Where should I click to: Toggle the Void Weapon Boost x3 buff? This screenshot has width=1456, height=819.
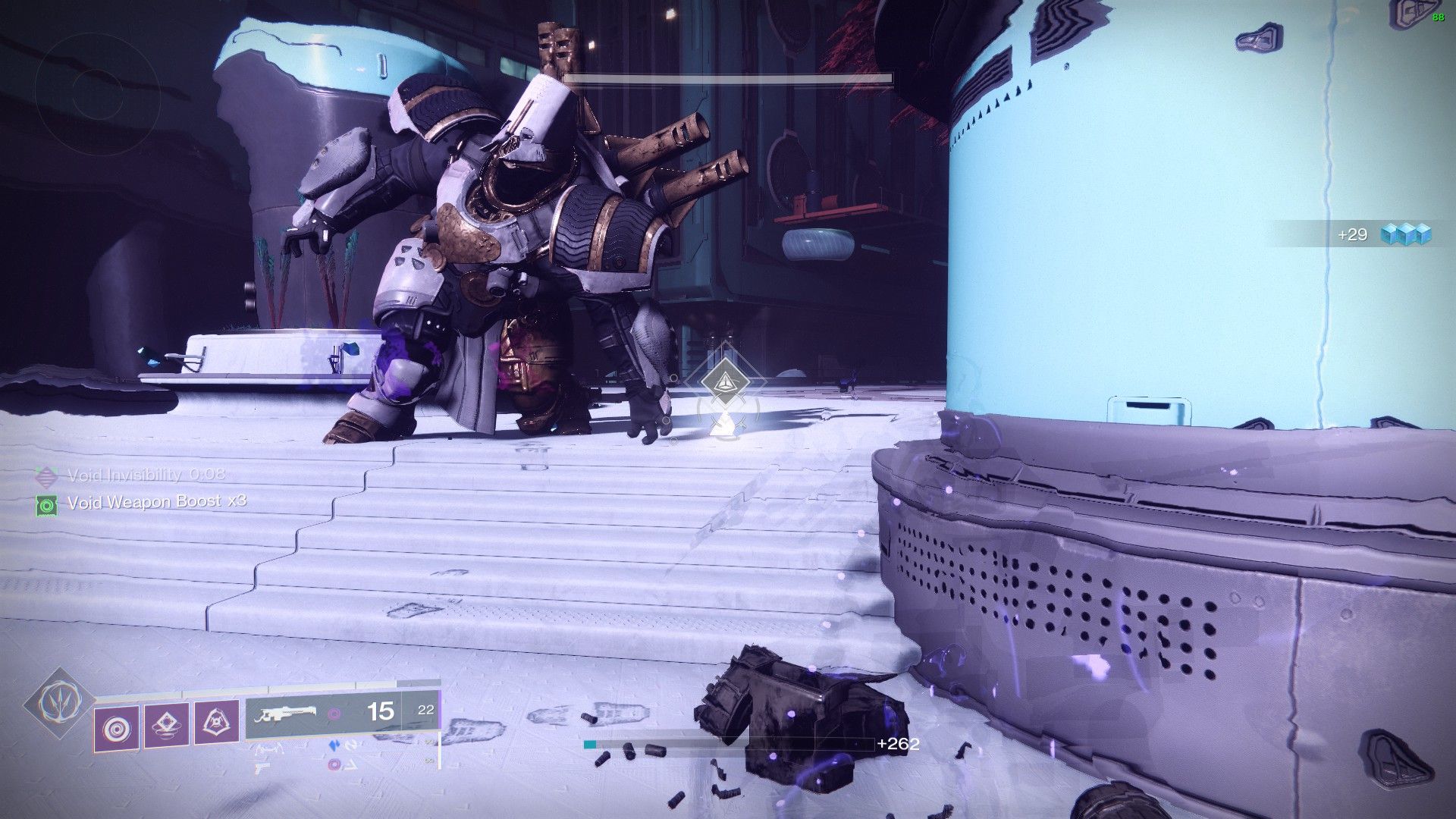coord(158,502)
